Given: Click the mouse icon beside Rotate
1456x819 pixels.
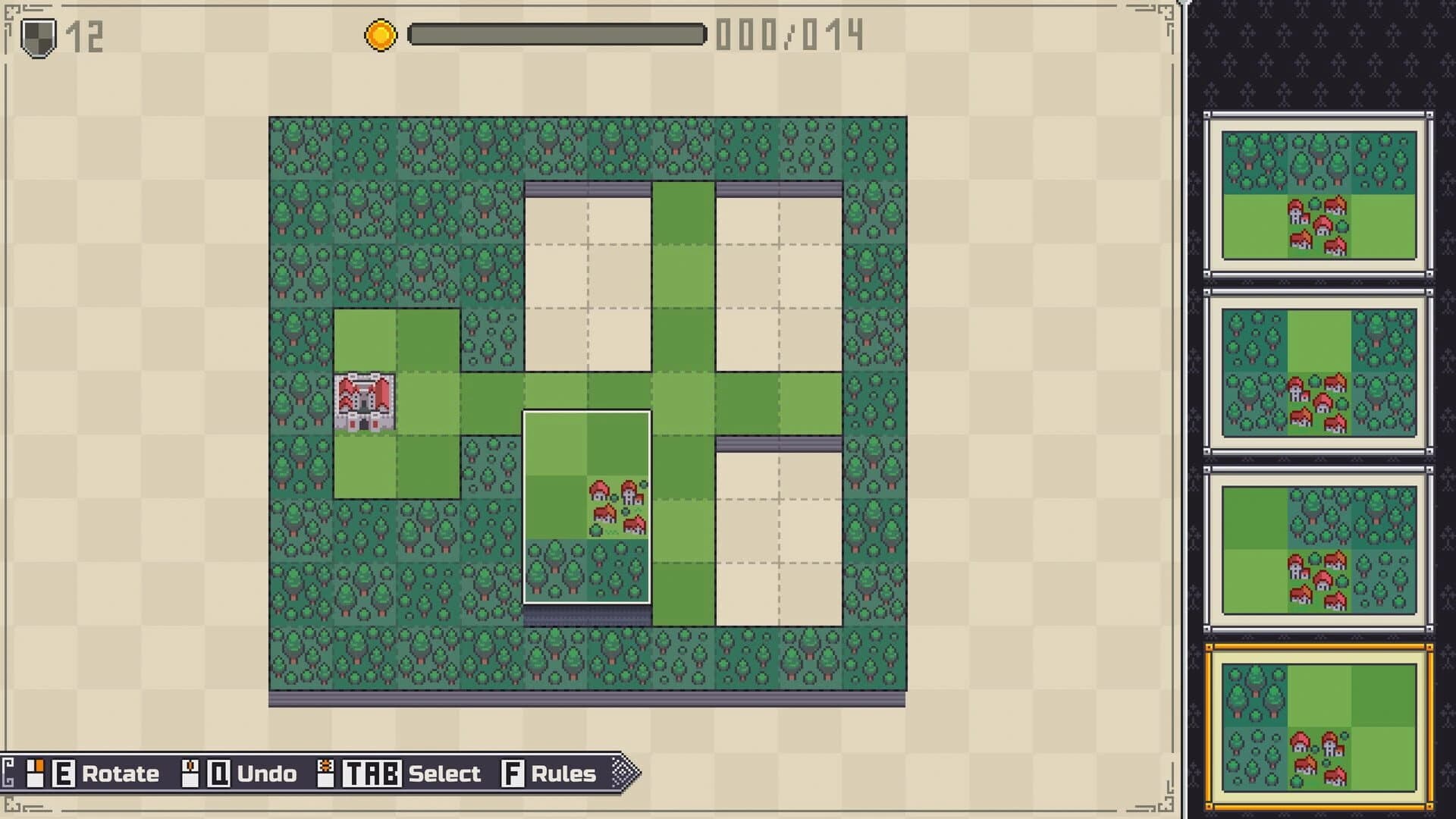Looking at the screenshot, I should (x=36, y=773).
